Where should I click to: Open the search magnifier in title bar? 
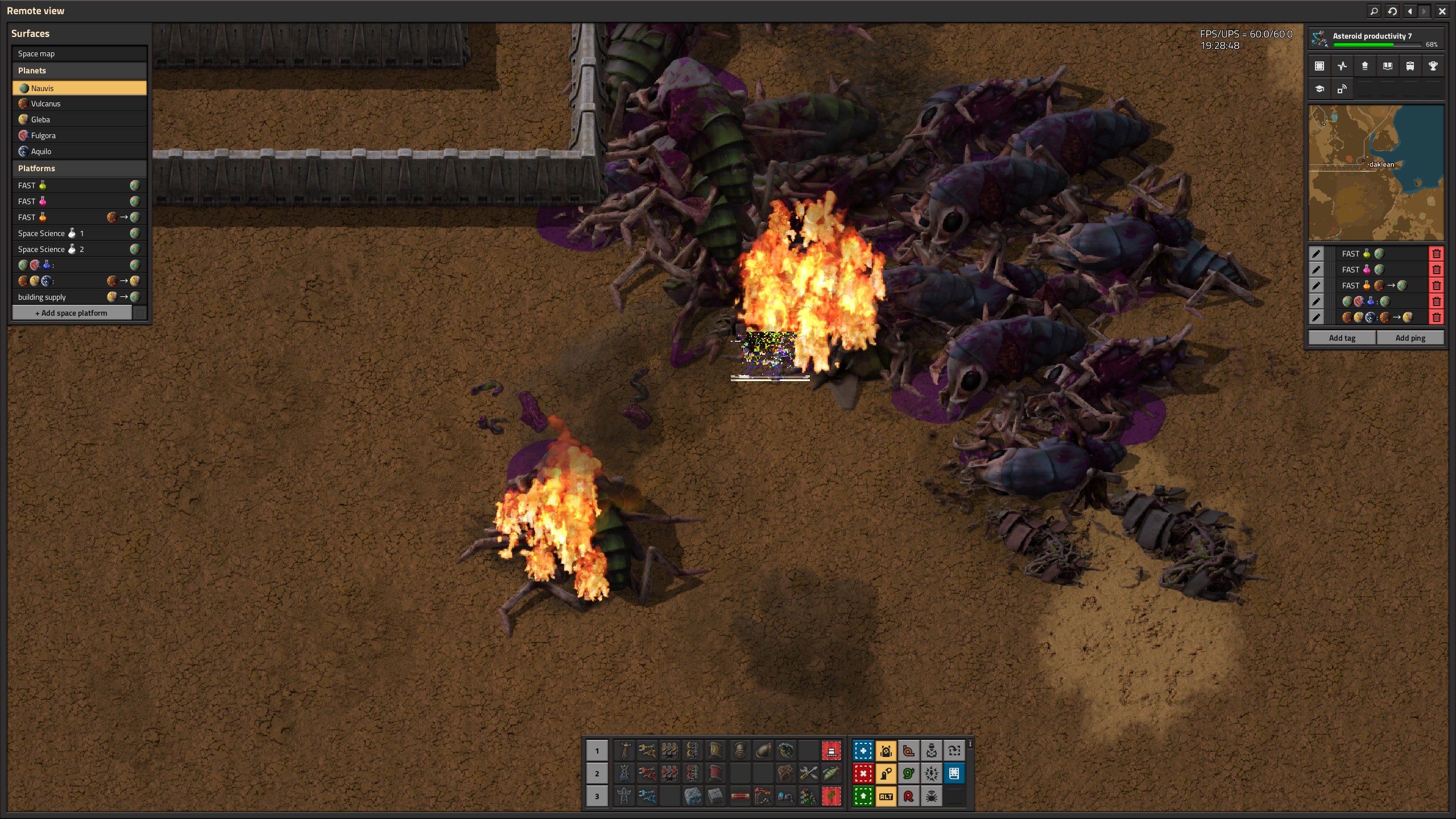pyautogui.click(x=1374, y=11)
